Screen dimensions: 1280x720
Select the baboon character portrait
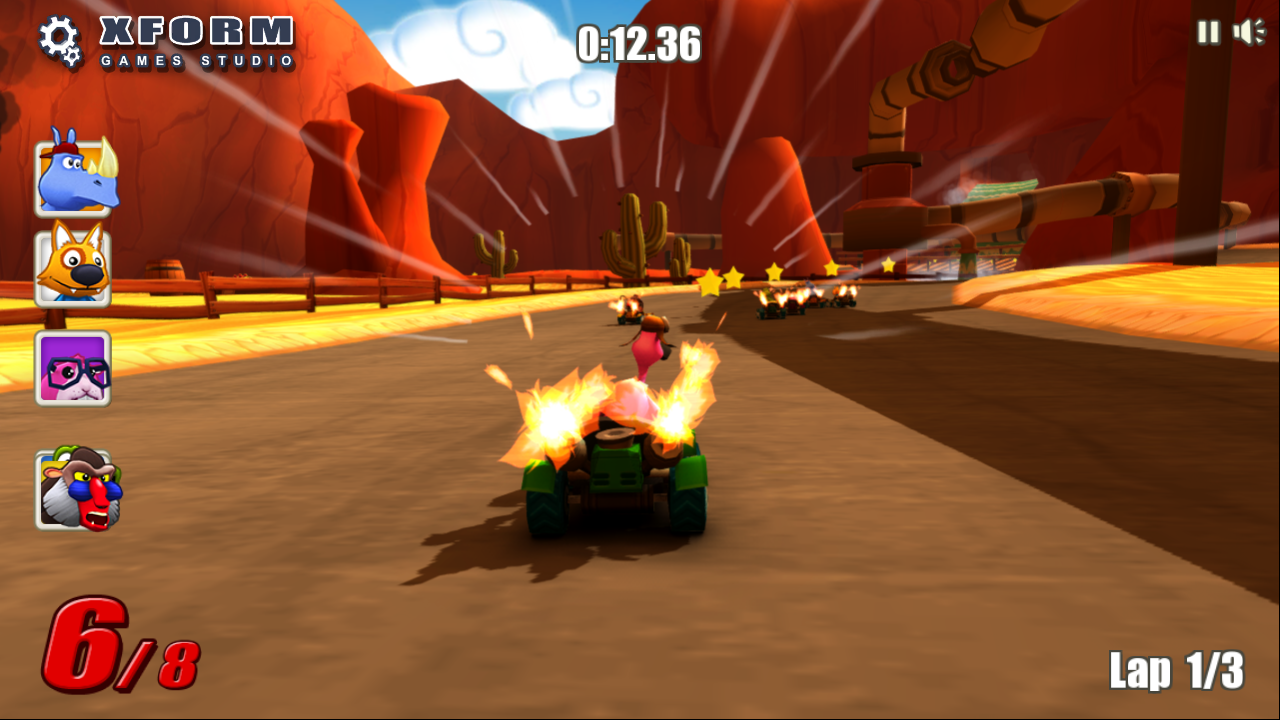click(x=73, y=485)
